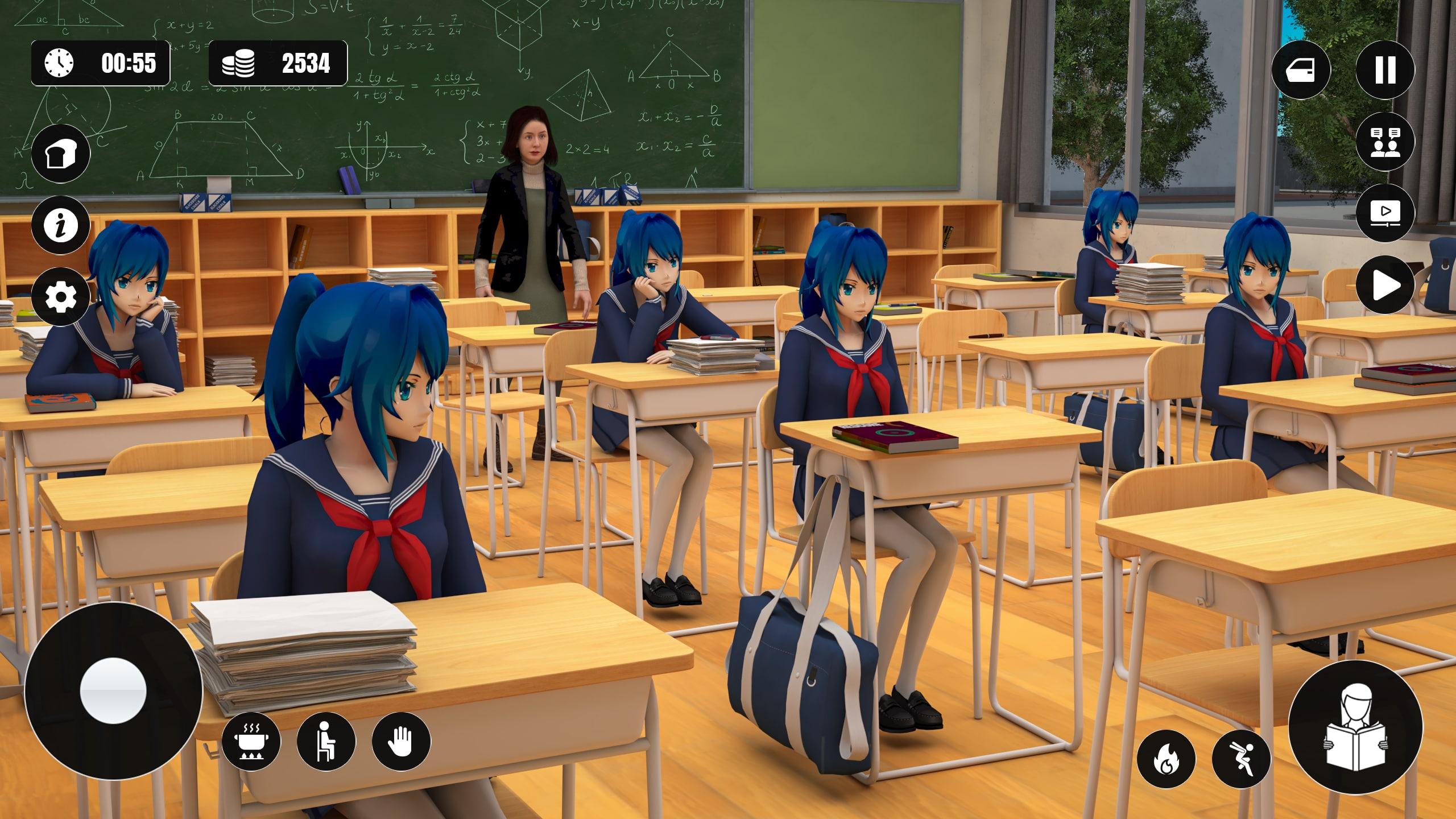Open the classmates conversation panel
This screenshot has height=819, width=1456.
coord(1386,140)
